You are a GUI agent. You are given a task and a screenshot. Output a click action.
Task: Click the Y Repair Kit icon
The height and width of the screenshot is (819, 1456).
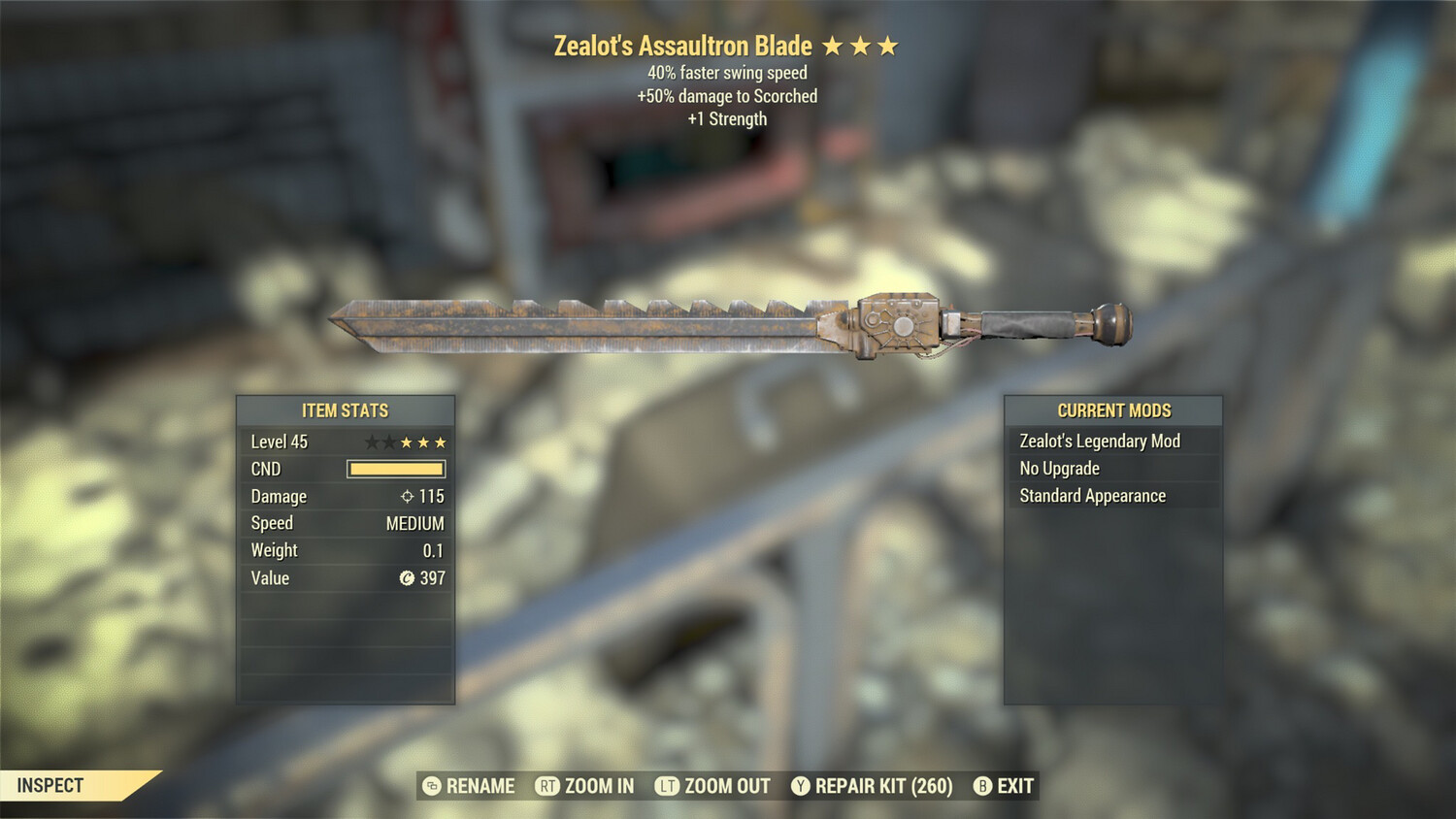click(801, 786)
